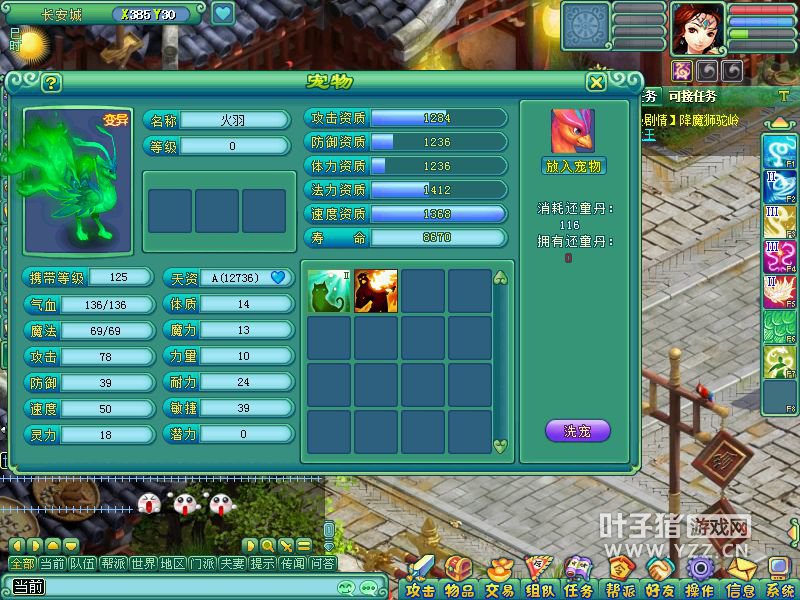
Task: Open the 好友 friends list
Action: click(659, 579)
